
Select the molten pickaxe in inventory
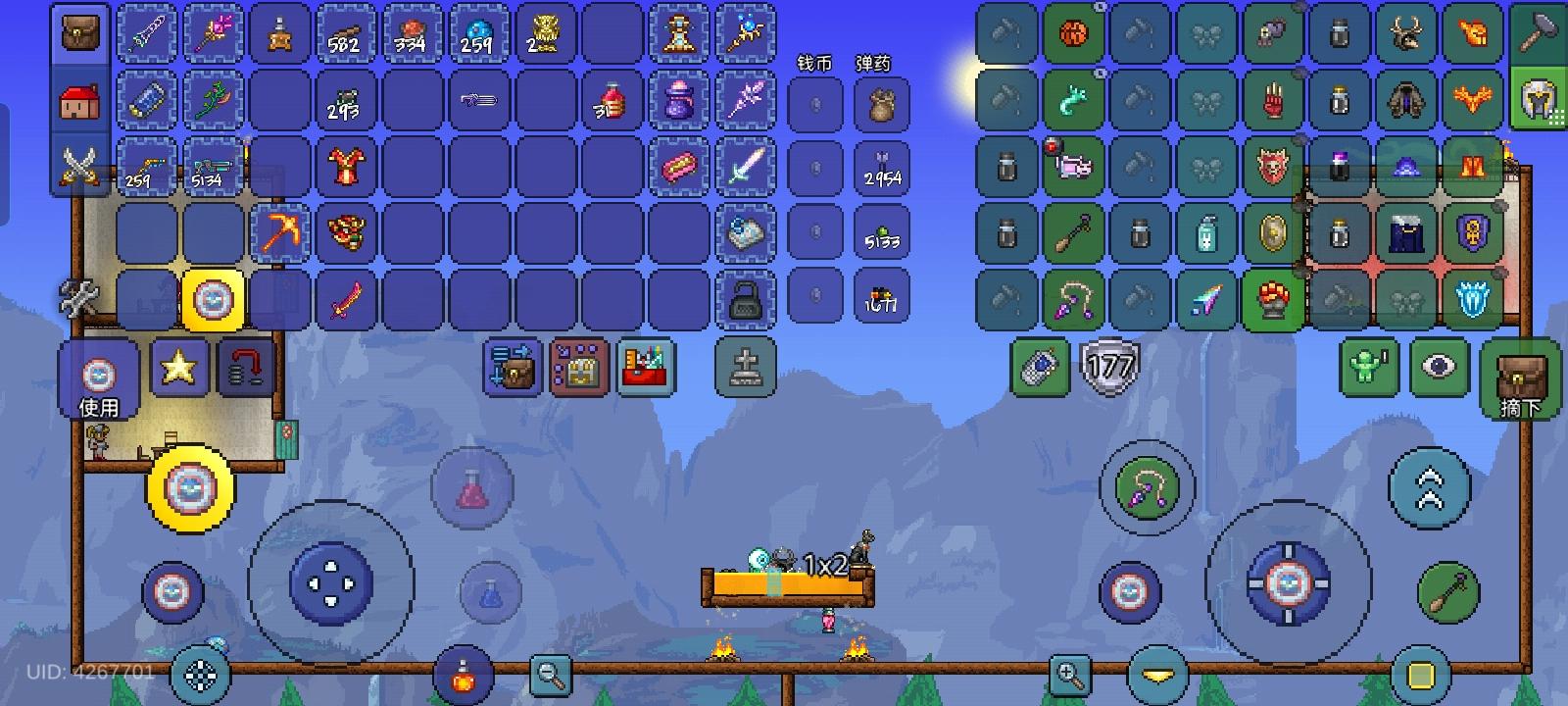[281, 232]
